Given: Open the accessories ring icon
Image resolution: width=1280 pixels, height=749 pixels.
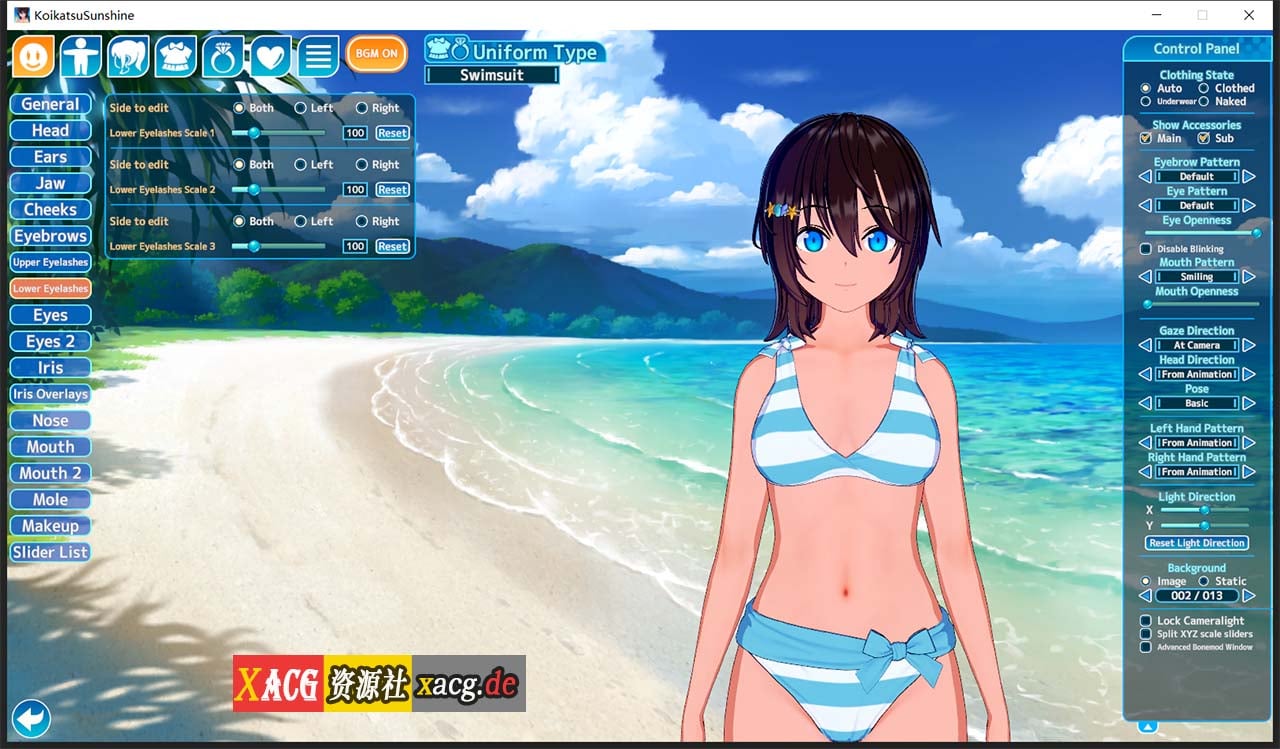Looking at the screenshot, I should 222,56.
